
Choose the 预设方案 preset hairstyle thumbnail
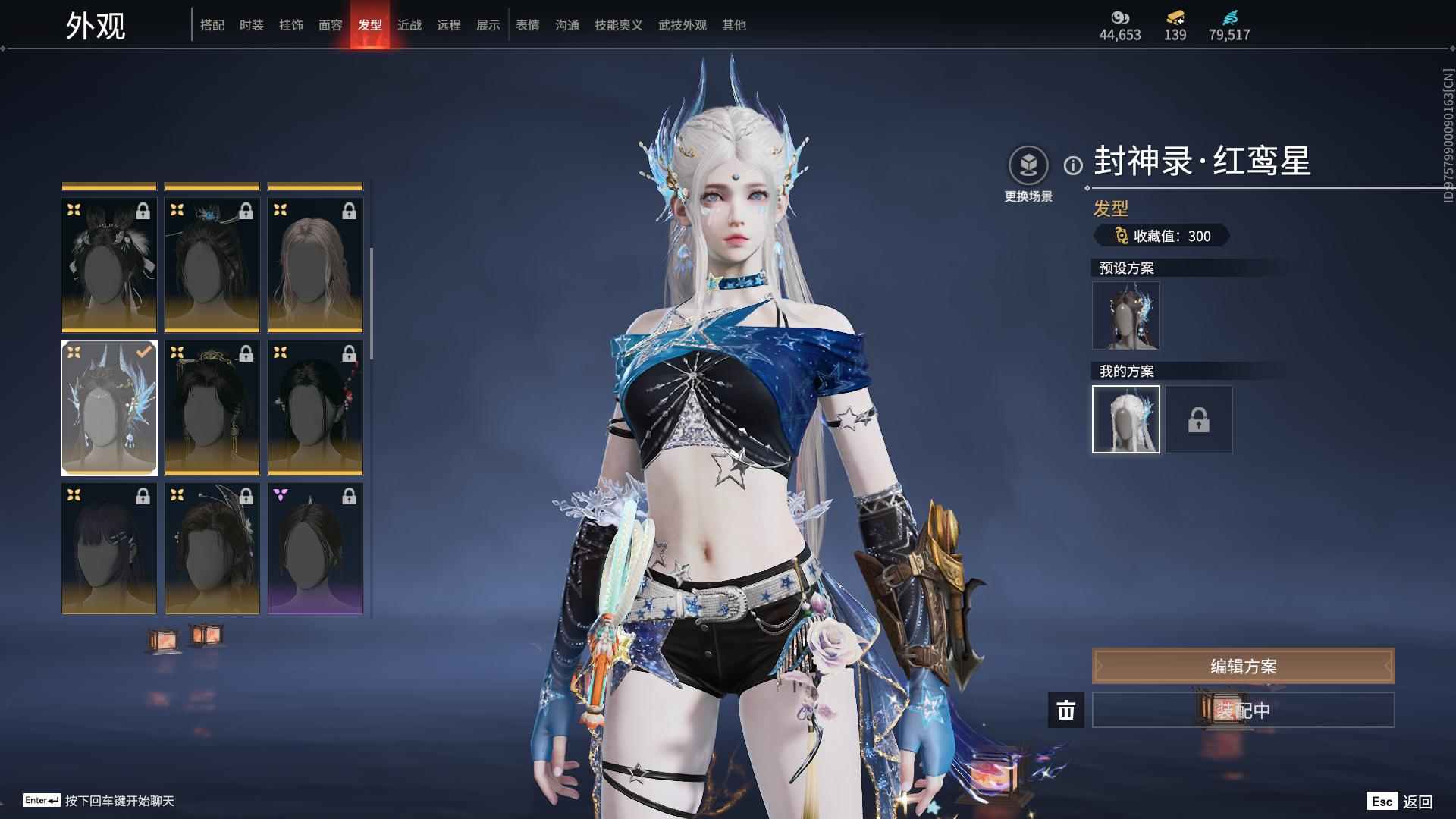[x=1126, y=315]
